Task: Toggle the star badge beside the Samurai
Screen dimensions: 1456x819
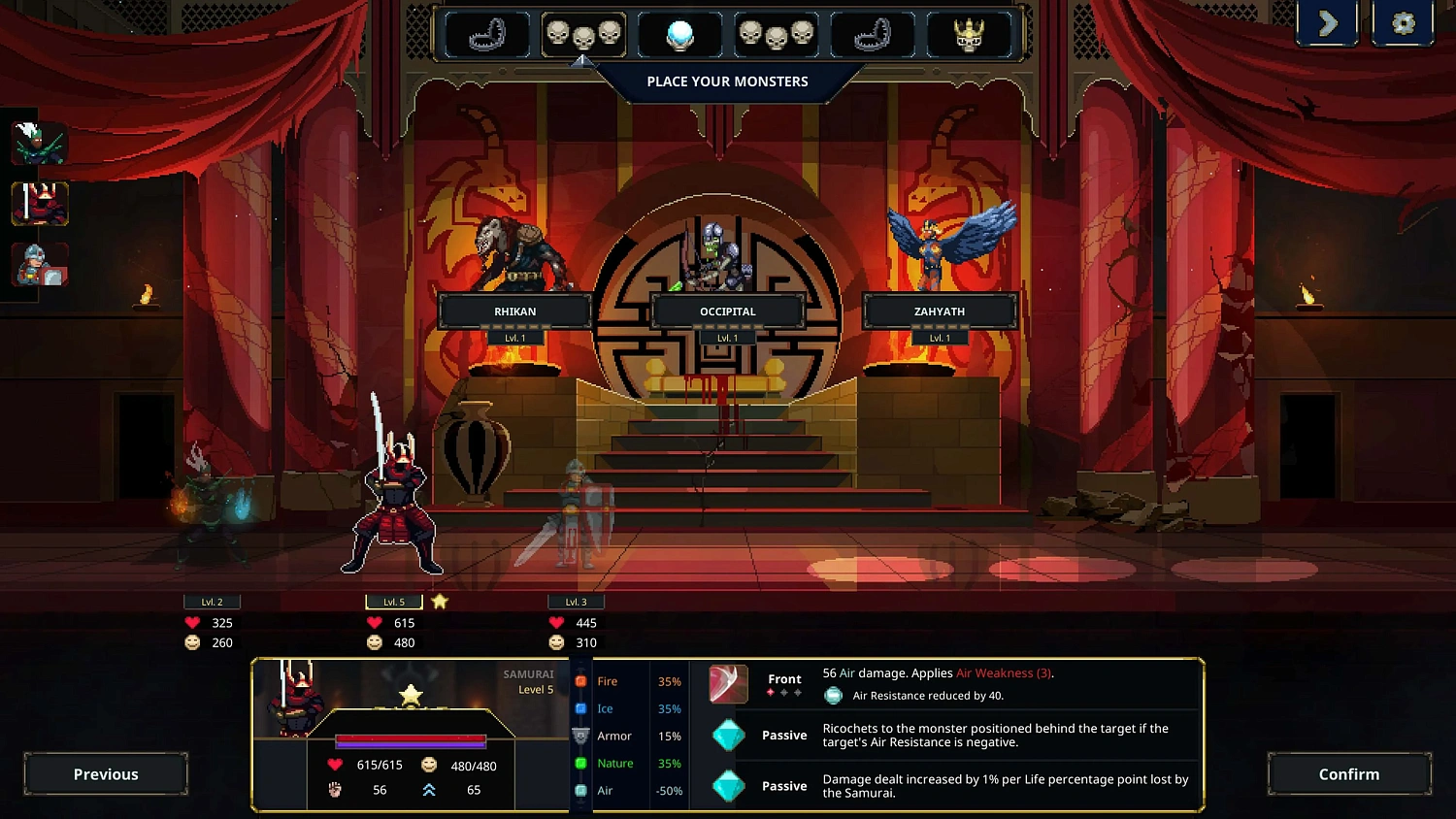Action: (x=439, y=601)
